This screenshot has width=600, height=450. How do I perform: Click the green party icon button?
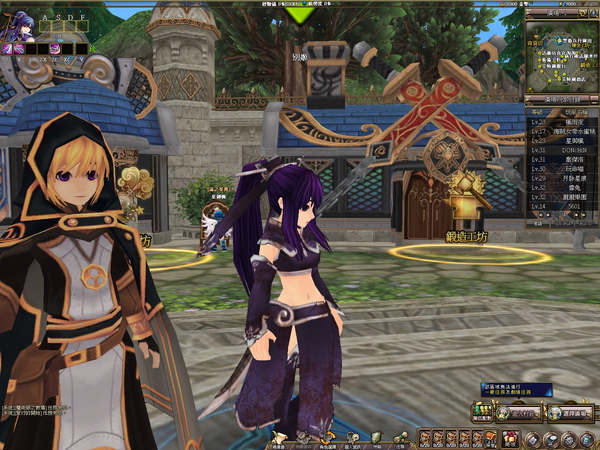pos(482,413)
